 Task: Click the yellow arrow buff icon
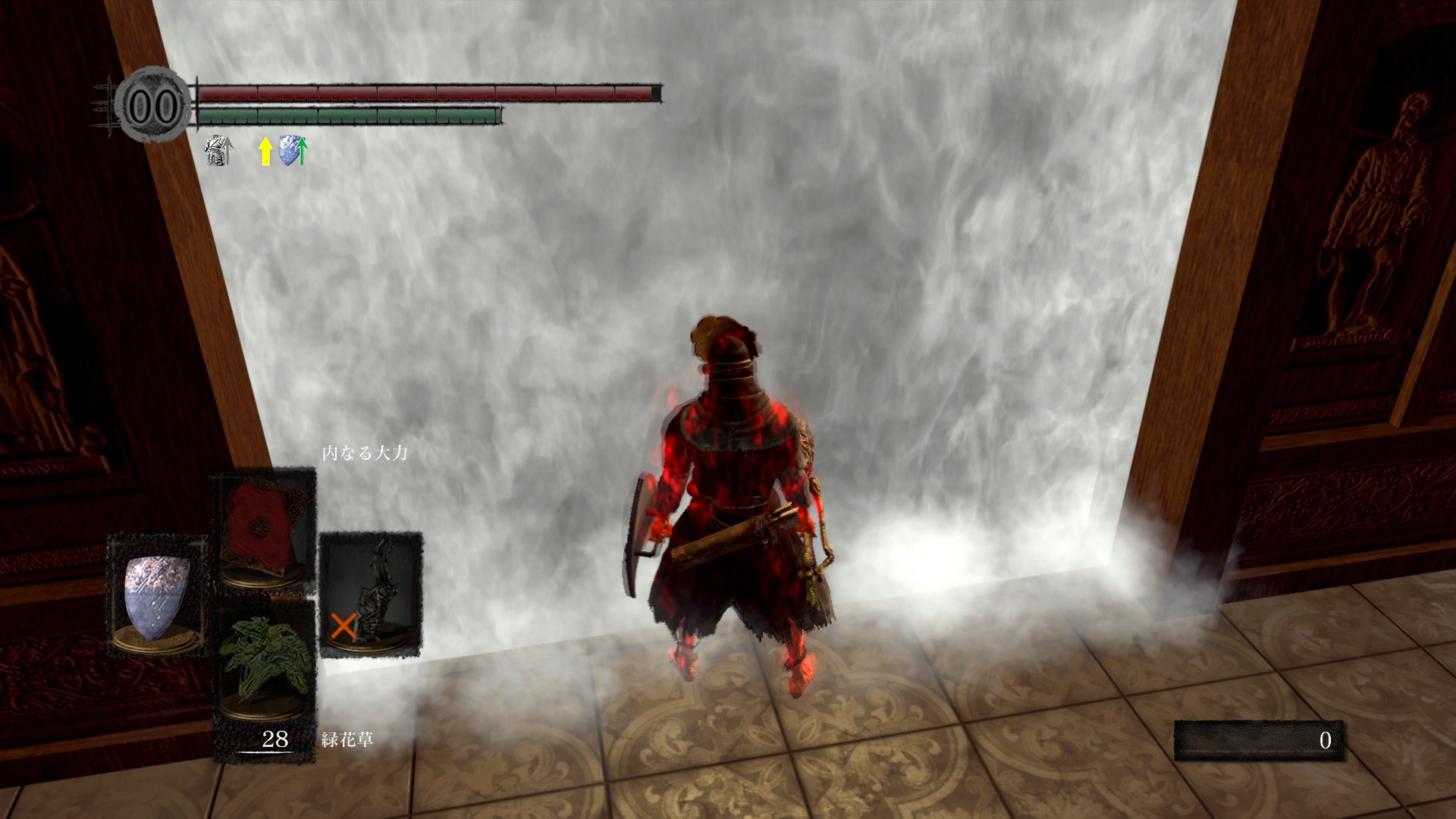click(x=265, y=151)
